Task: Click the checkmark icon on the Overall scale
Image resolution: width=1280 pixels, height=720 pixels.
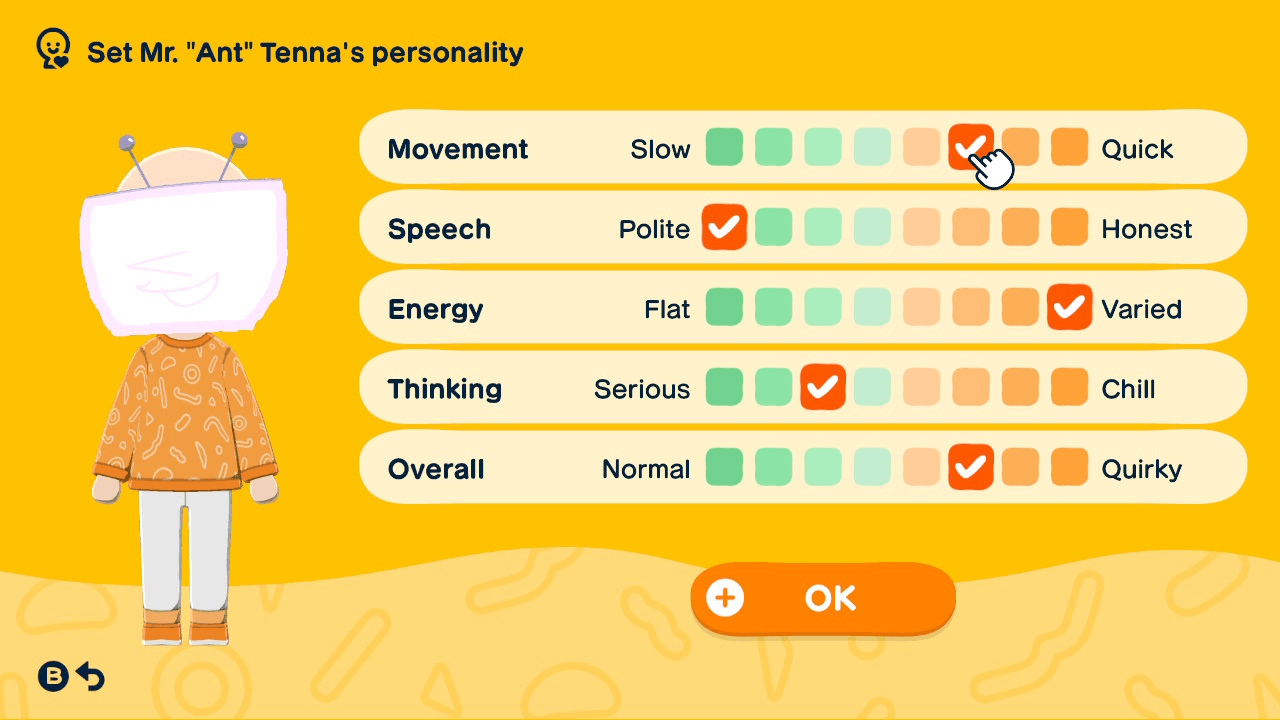Action: tap(971, 467)
